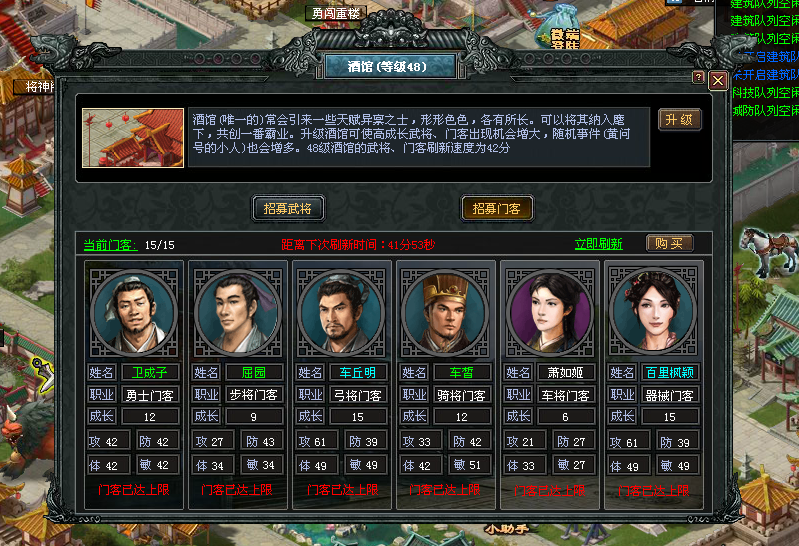The height and width of the screenshot is (546, 799).
Task: Click the 立即刷新 refresh link
Action: [x=598, y=244]
